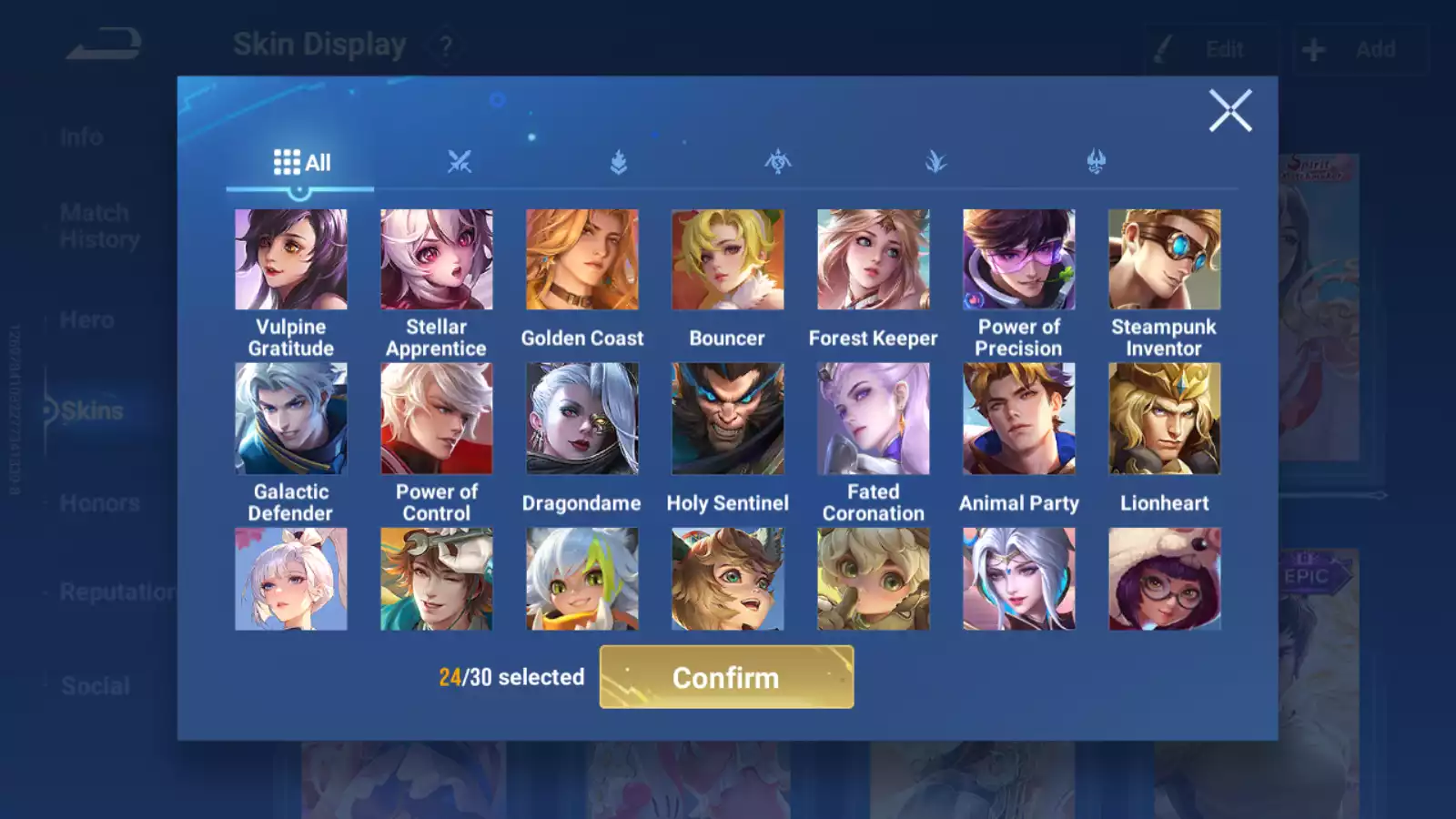Screen dimensions: 1456x819
Task: Select the Dragondame skin thumbnail
Action: click(582, 418)
